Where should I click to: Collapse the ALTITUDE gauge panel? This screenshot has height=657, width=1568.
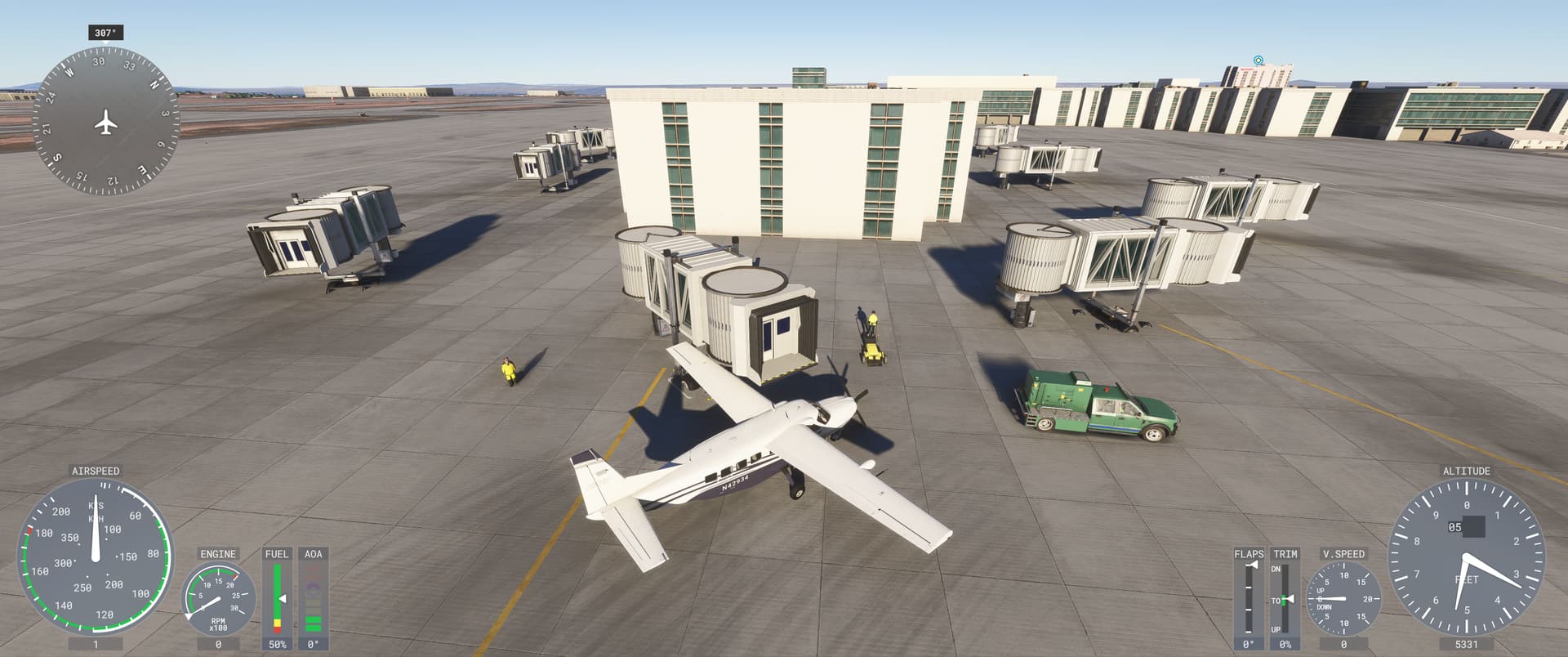tap(1467, 472)
